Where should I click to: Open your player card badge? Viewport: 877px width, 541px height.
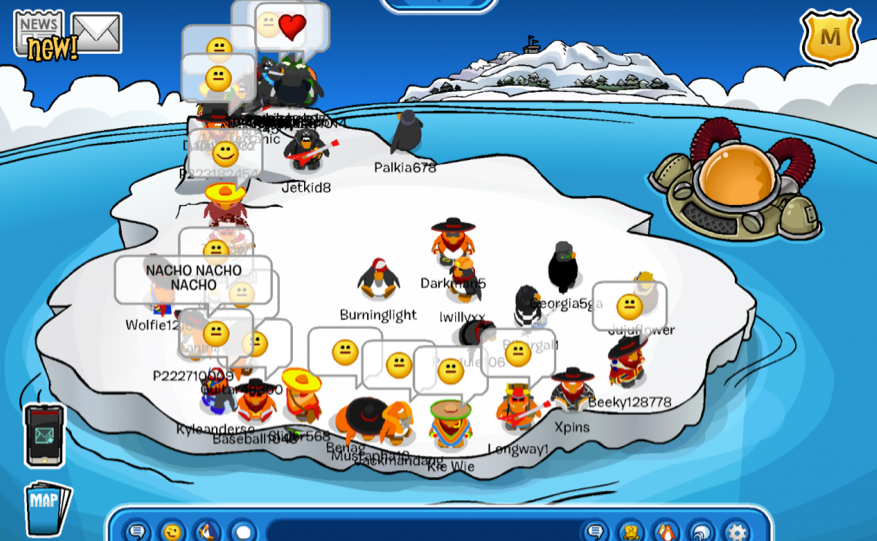pyautogui.click(x=631, y=531)
